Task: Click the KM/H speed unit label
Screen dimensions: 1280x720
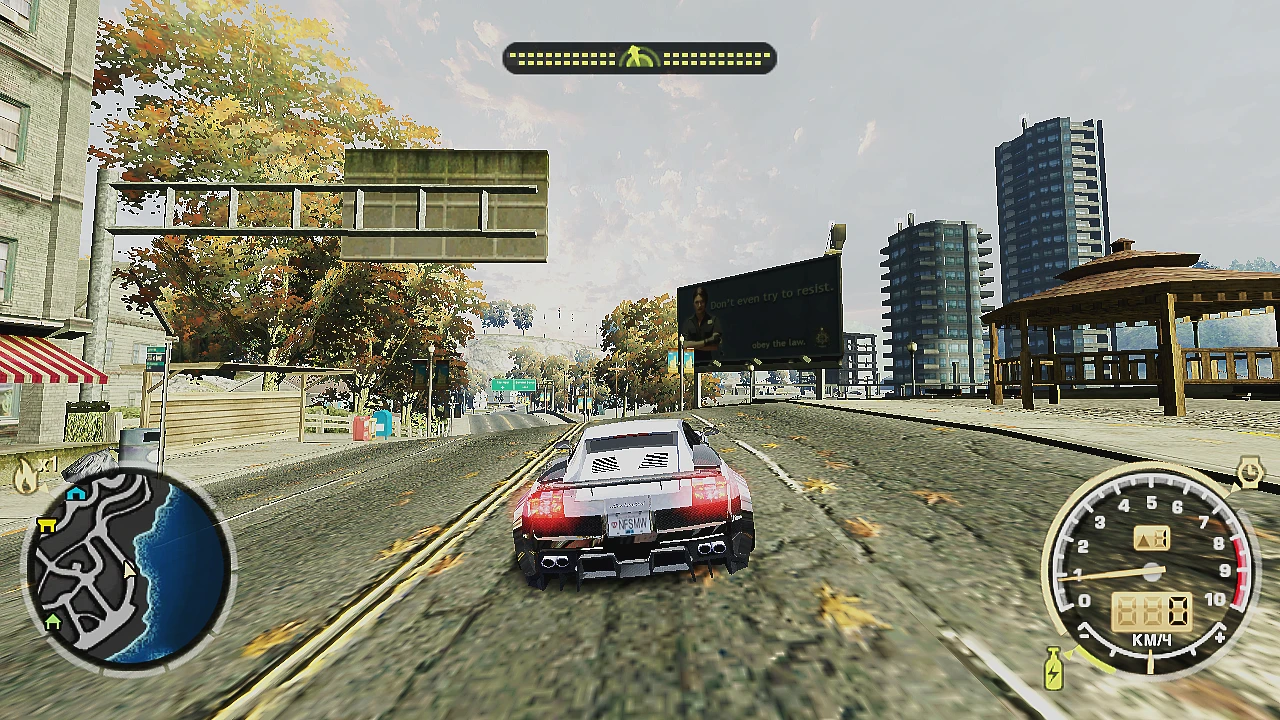Action: [1149, 638]
